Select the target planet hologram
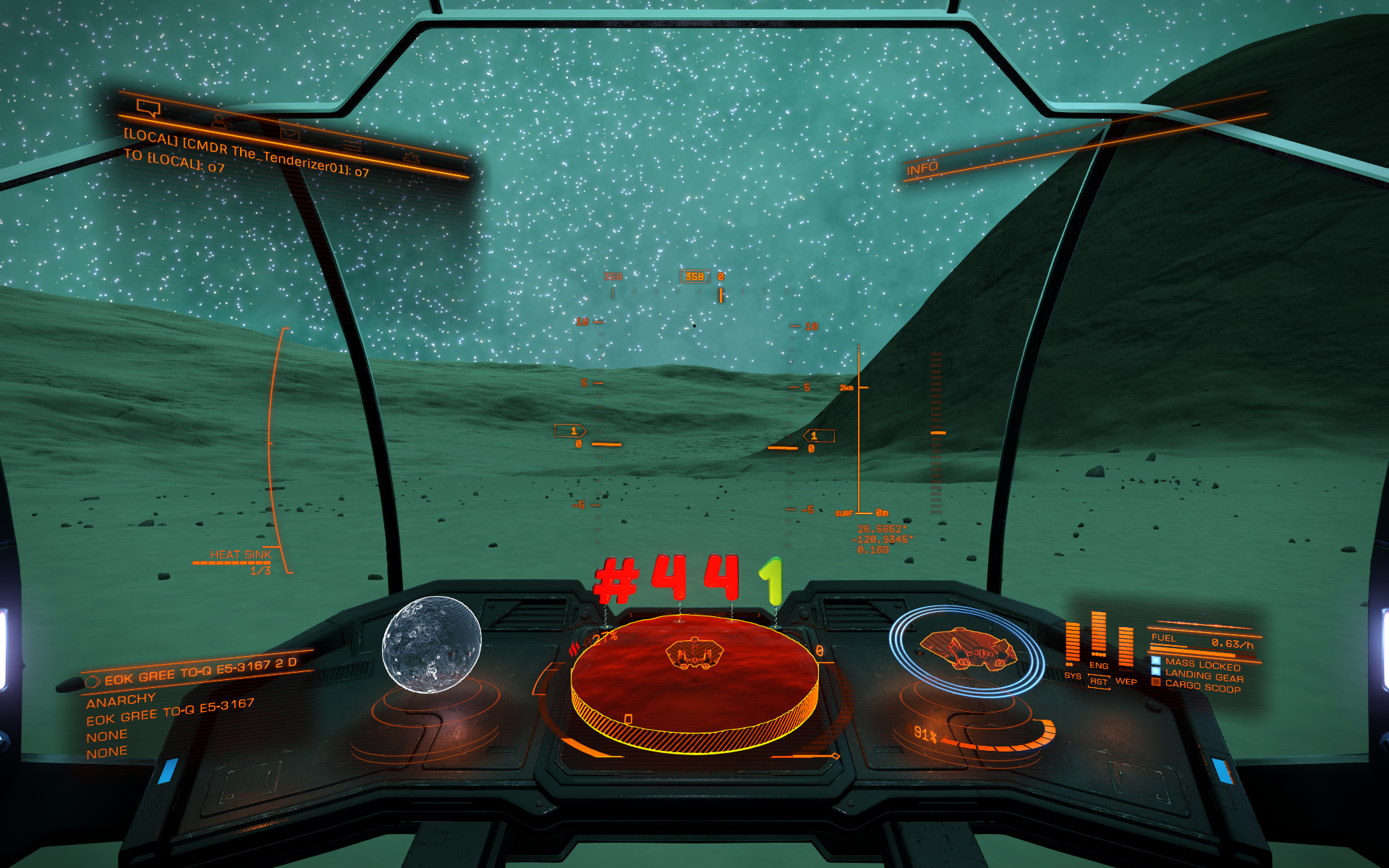The height and width of the screenshot is (868, 1389). [x=431, y=644]
